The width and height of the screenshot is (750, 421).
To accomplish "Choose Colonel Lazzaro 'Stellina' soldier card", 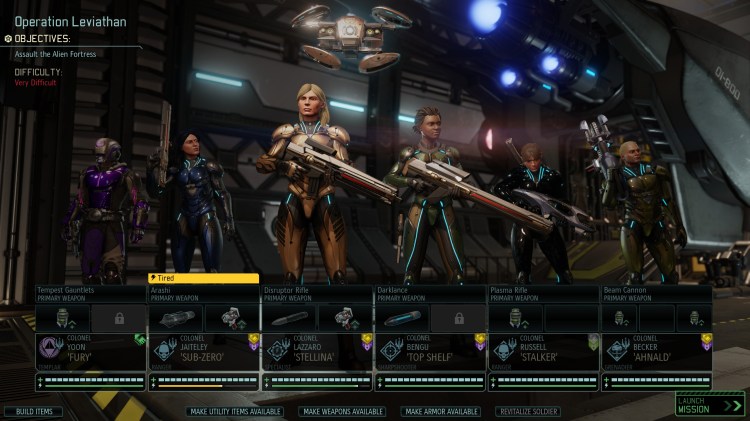I will click(316, 352).
